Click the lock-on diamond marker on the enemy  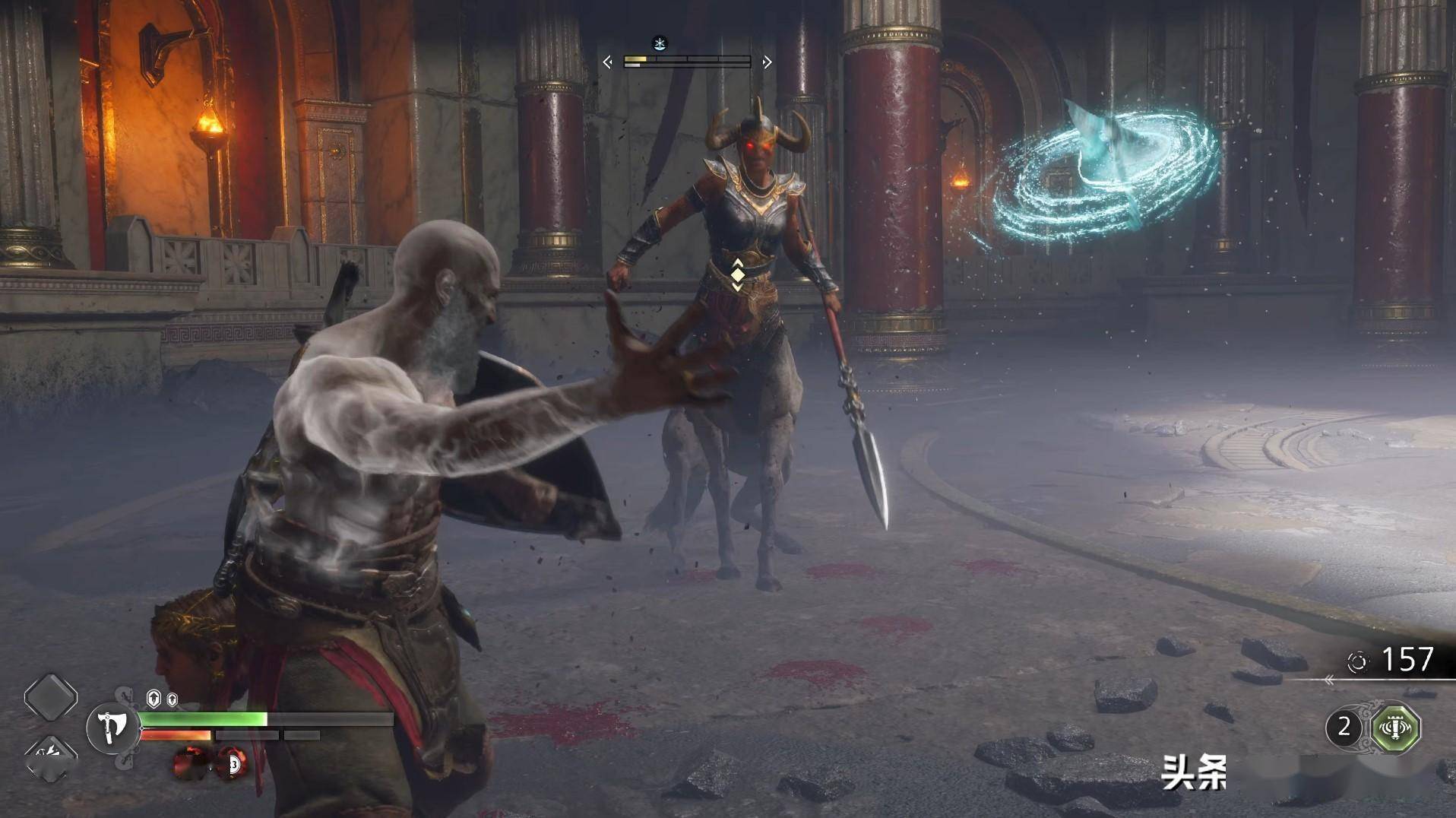pos(737,274)
